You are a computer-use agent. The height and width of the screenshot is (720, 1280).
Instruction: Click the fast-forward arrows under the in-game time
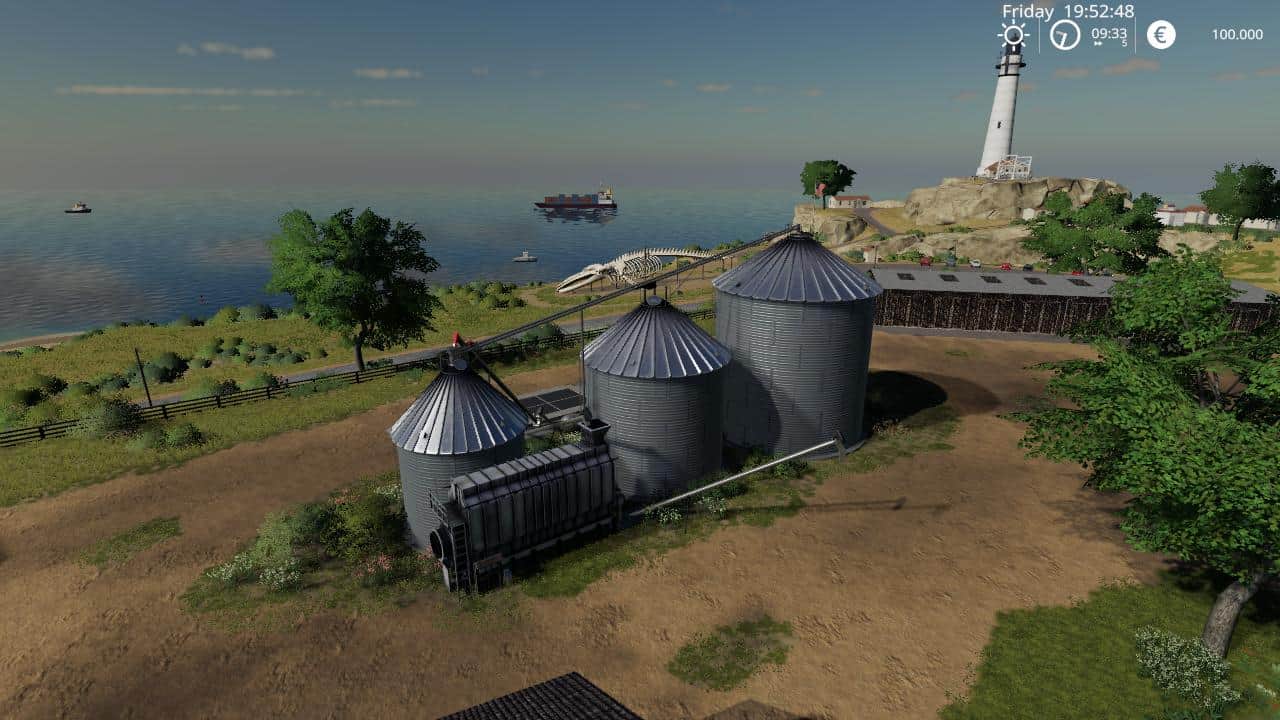pos(1097,44)
